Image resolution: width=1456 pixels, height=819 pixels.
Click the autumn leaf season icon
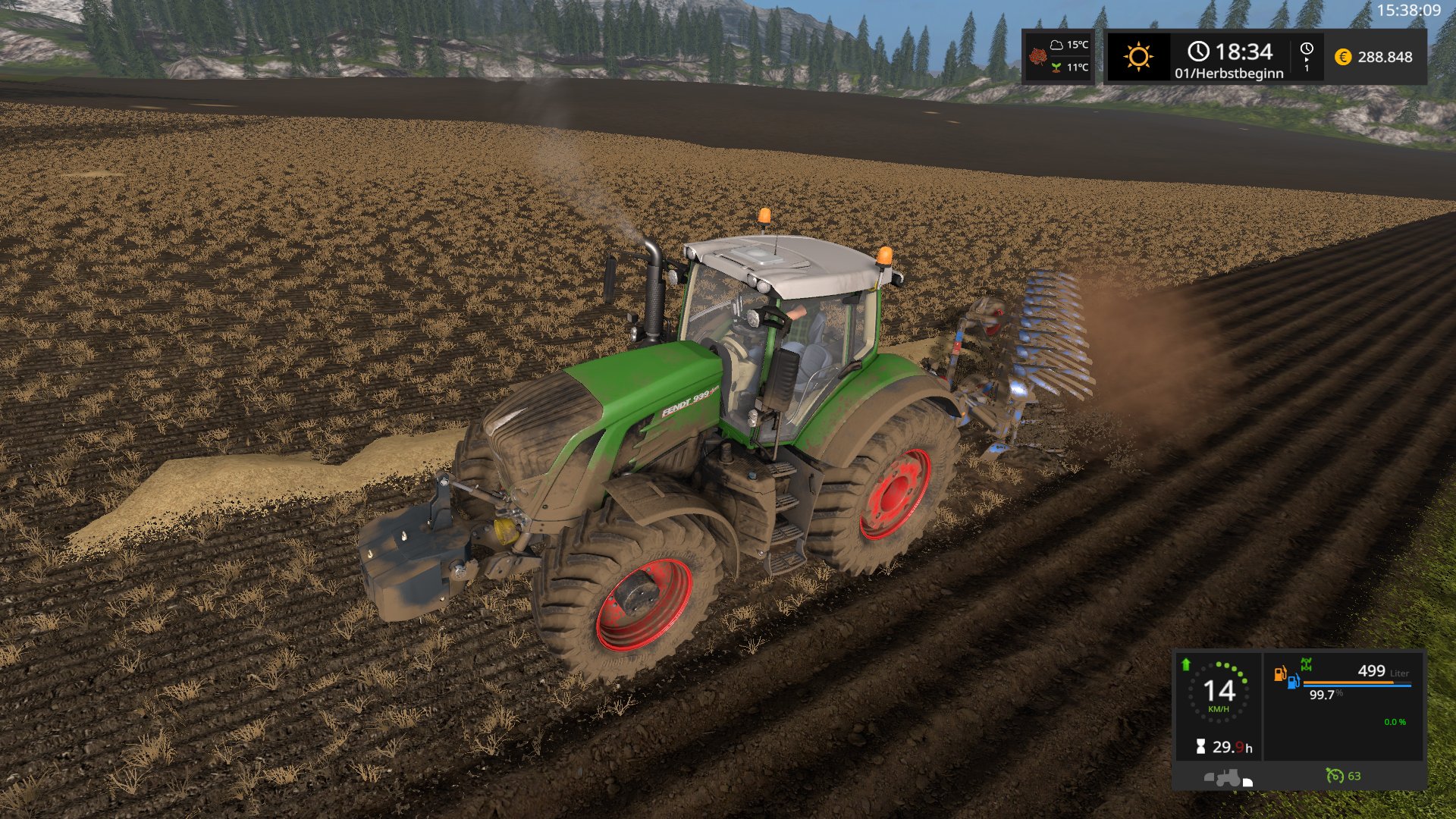click(x=1037, y=57)
